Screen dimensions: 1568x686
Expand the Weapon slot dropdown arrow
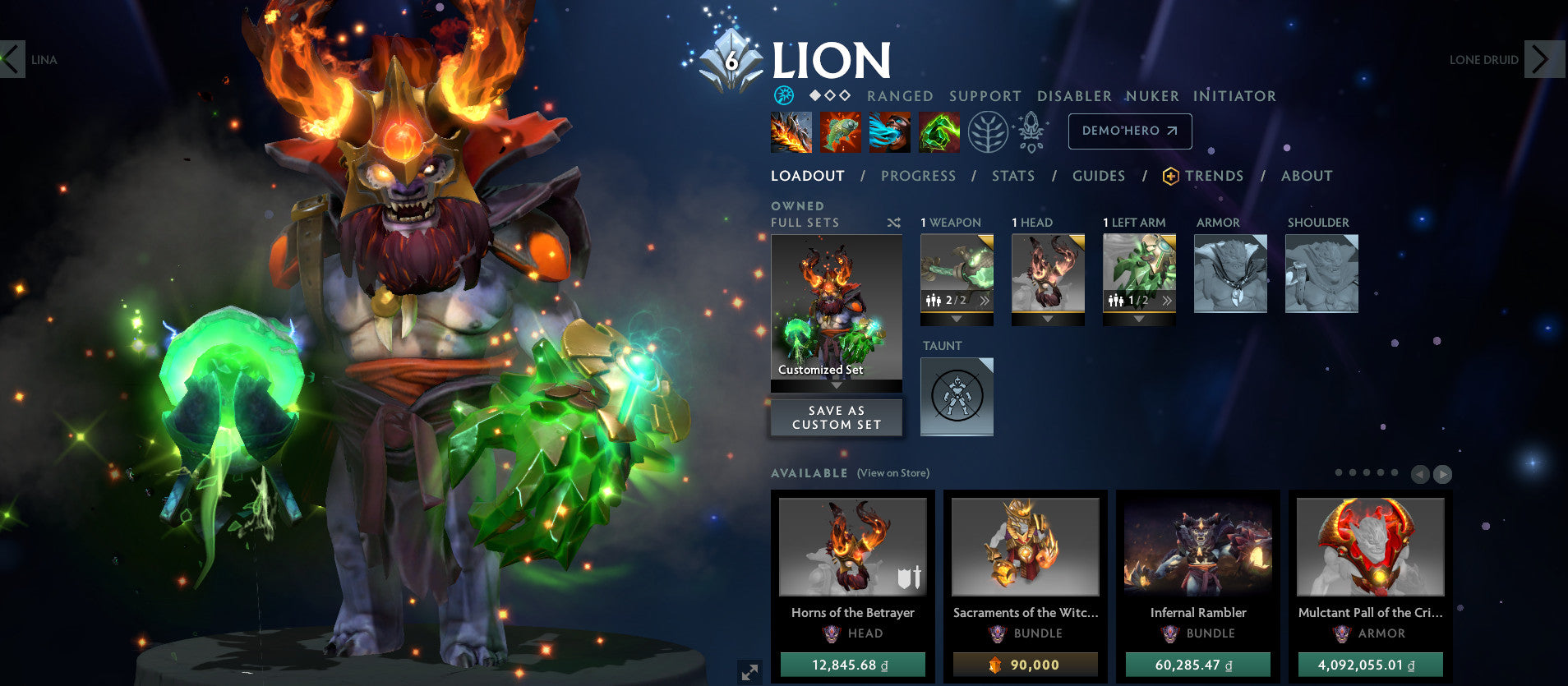(957, 320)
